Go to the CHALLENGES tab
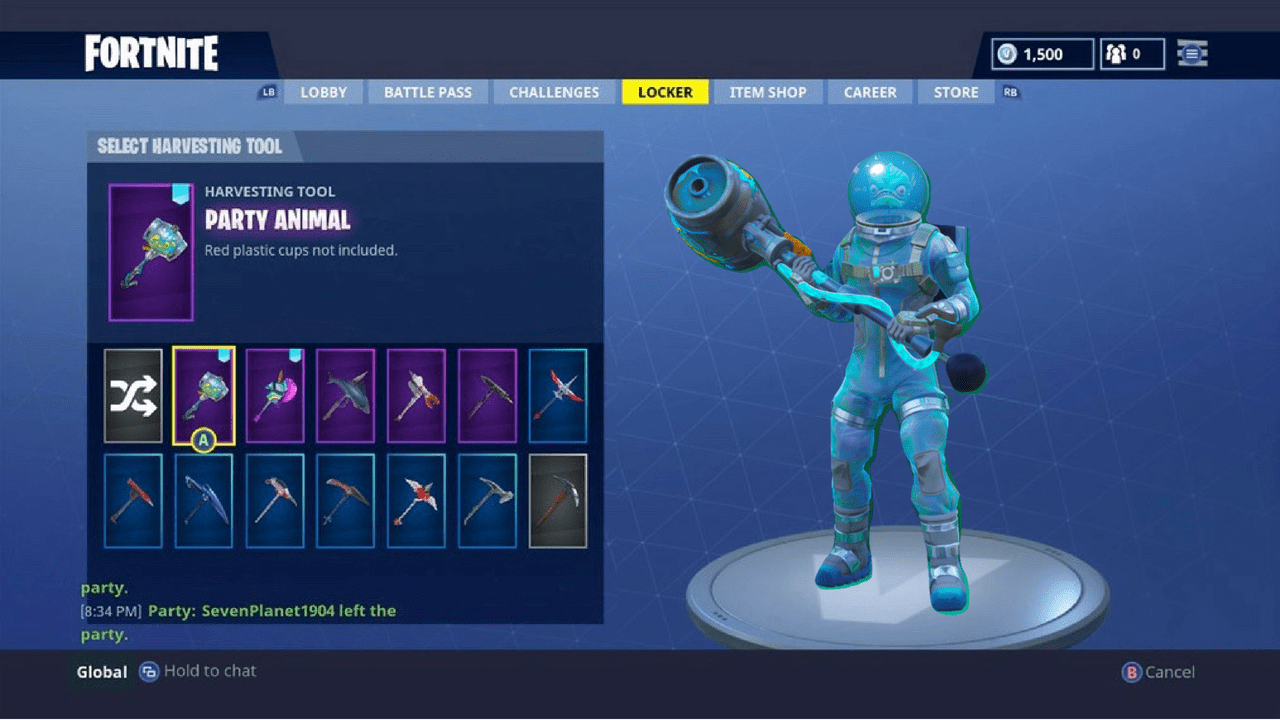 pos(554,92)
